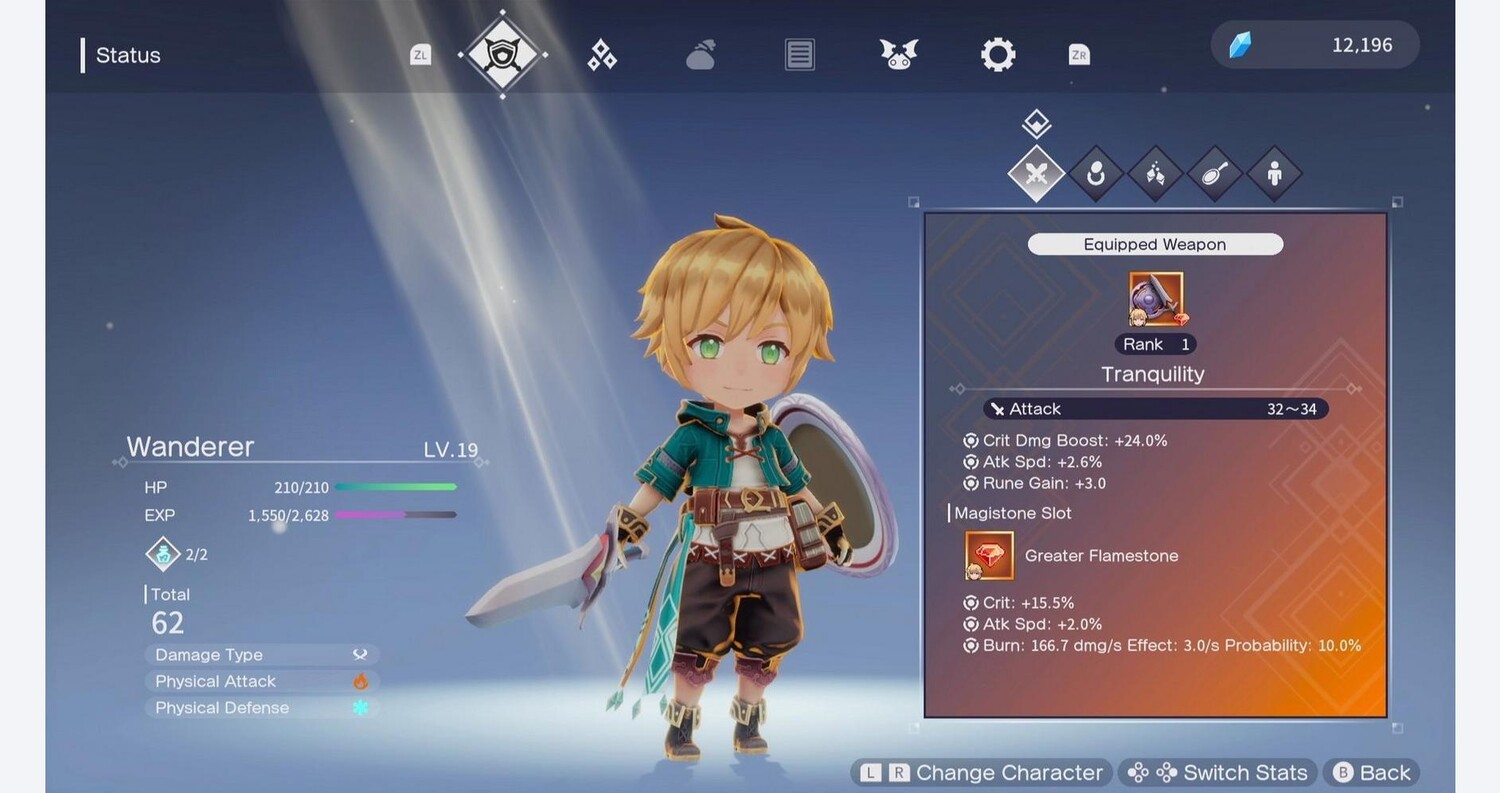The height and width of the screenshot is (793, 1500).
Task: Select the Status shield-and-swords tab
Action: click(x=502, y=54)
